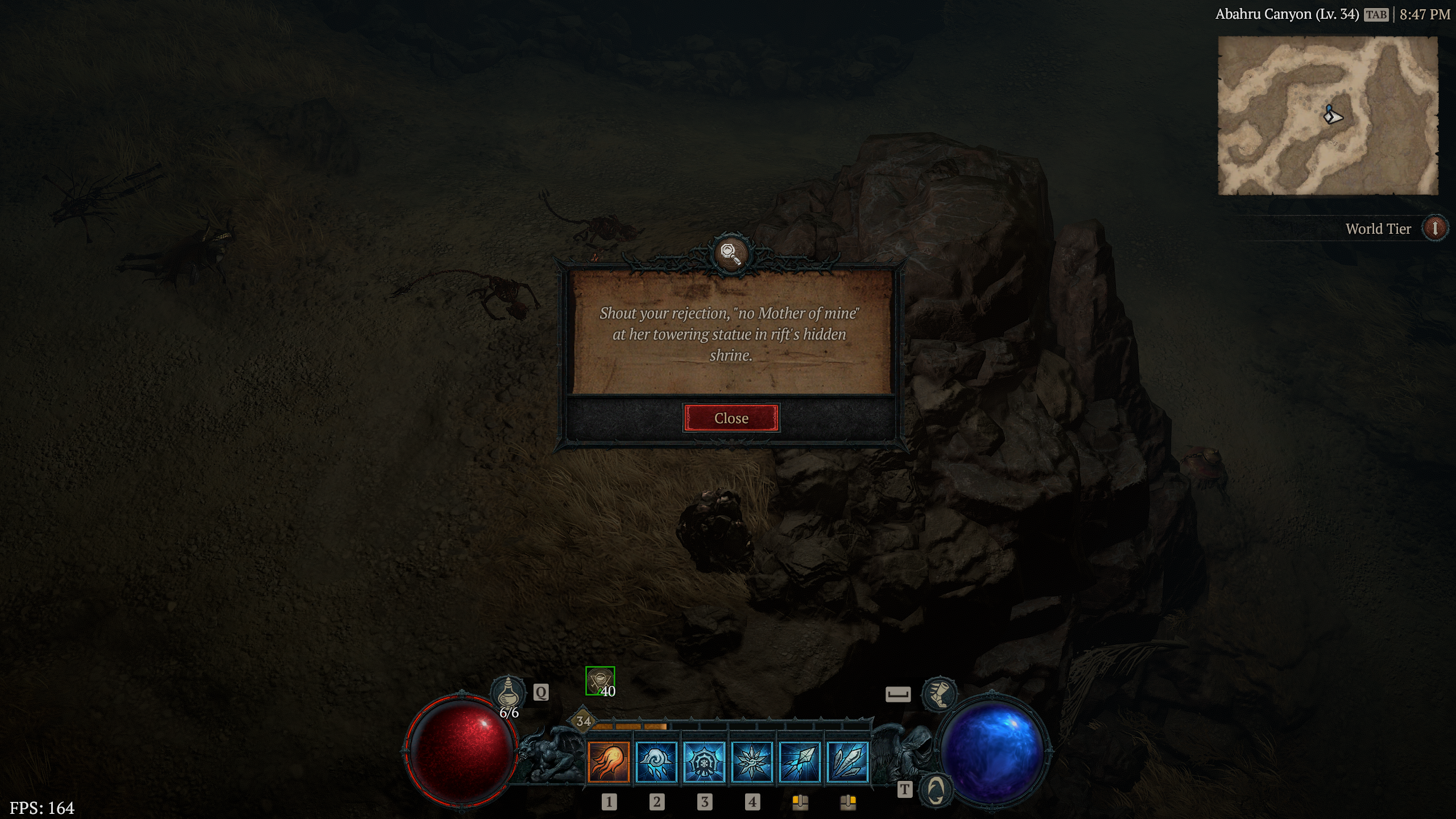Click the level 34 emblem on the skill bar
This screenshot has height=819, width=1456.
tap(581, 721)
